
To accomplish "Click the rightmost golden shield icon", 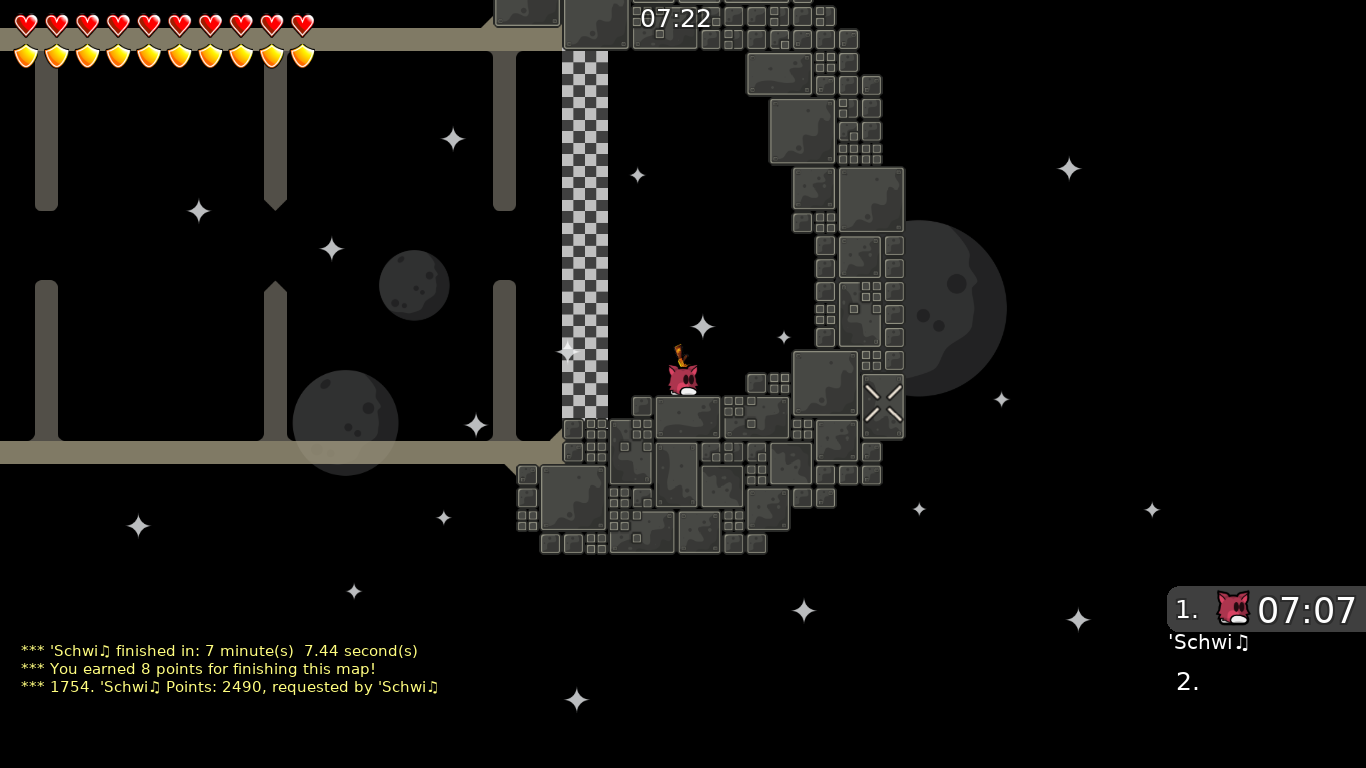I will 300,55.
